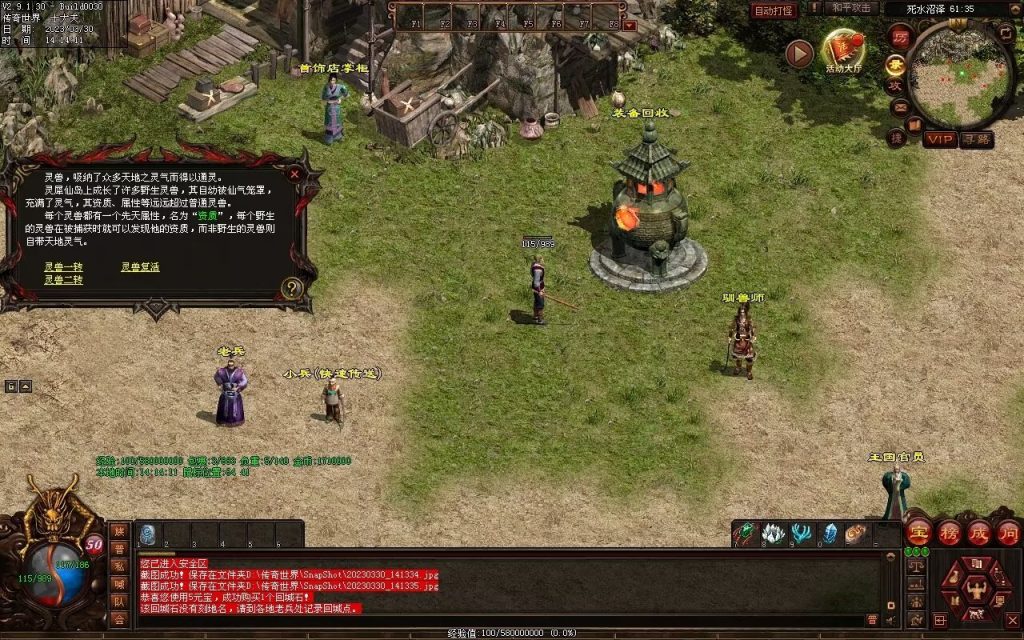The image size is (1024, 640).
Task: Toggle the 自动打怪 auto-fight button
Action: tap(773, 10)
